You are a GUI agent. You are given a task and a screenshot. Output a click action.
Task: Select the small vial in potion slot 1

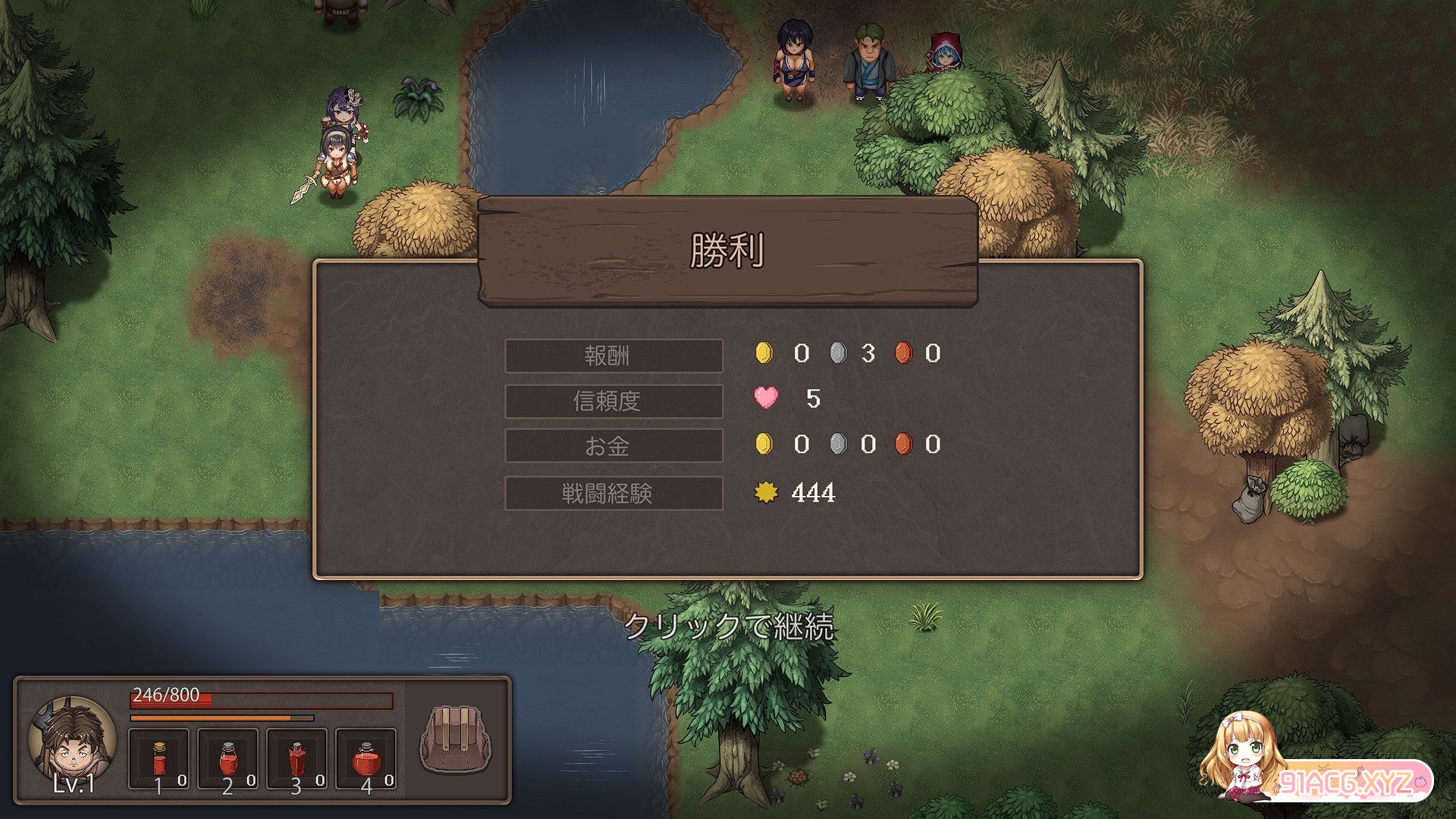(158, 758)
